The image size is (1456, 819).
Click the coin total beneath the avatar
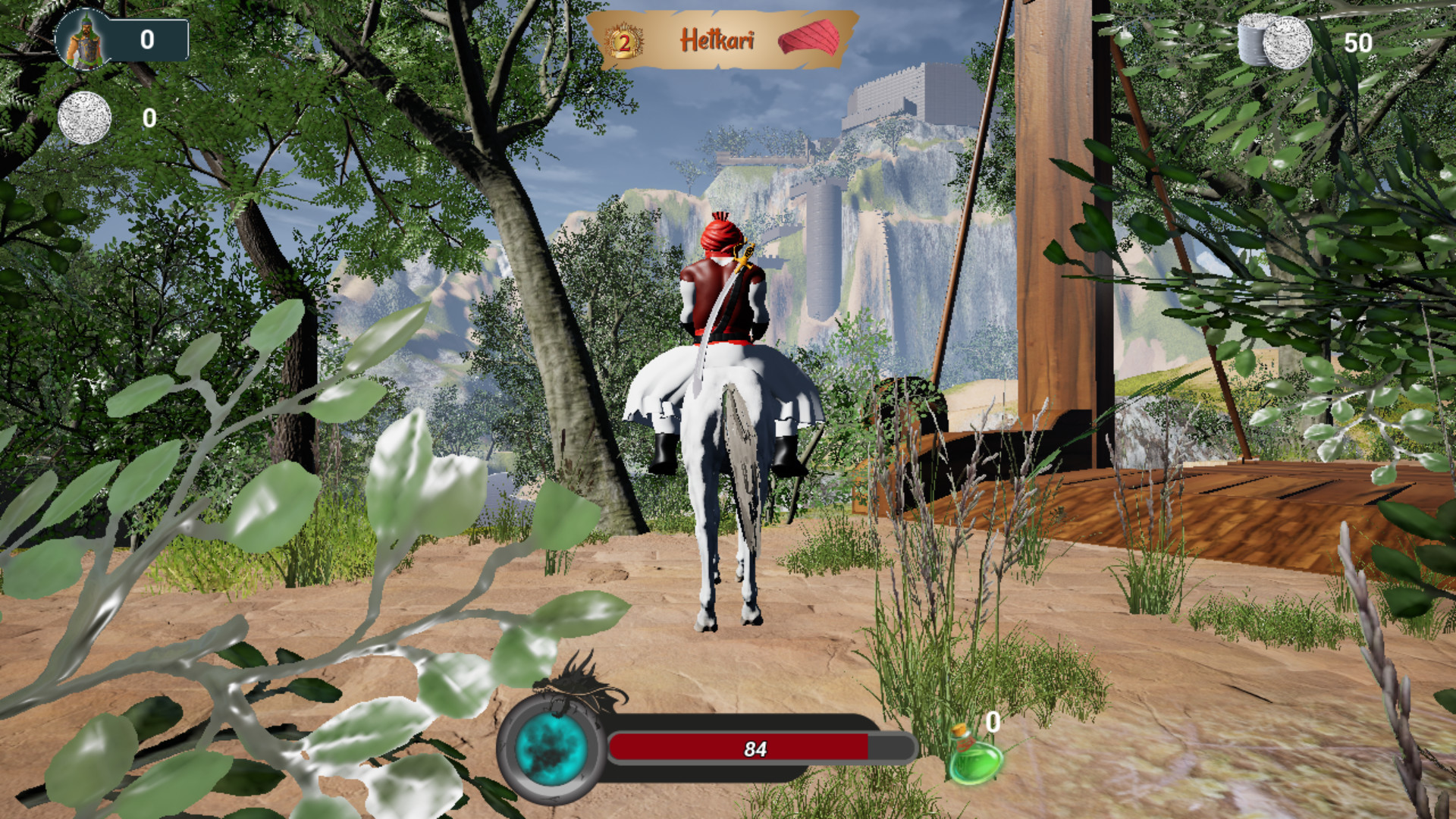click(148, 118)
